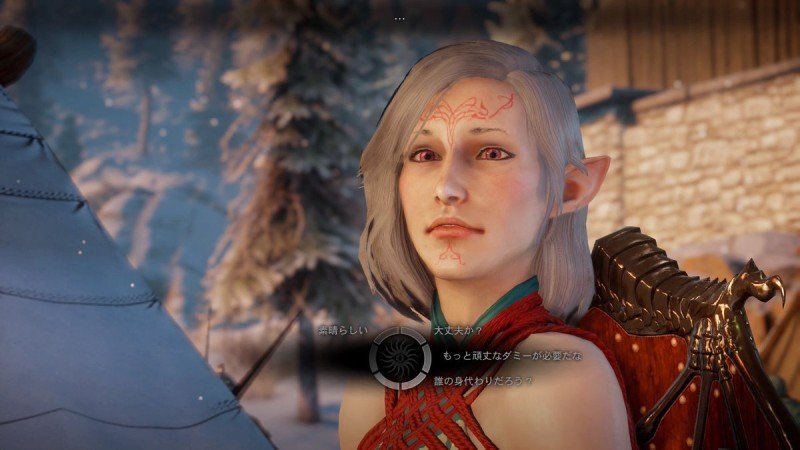
Task: Choose the reply 素晴らしい
Action: [x=339, y=330]
